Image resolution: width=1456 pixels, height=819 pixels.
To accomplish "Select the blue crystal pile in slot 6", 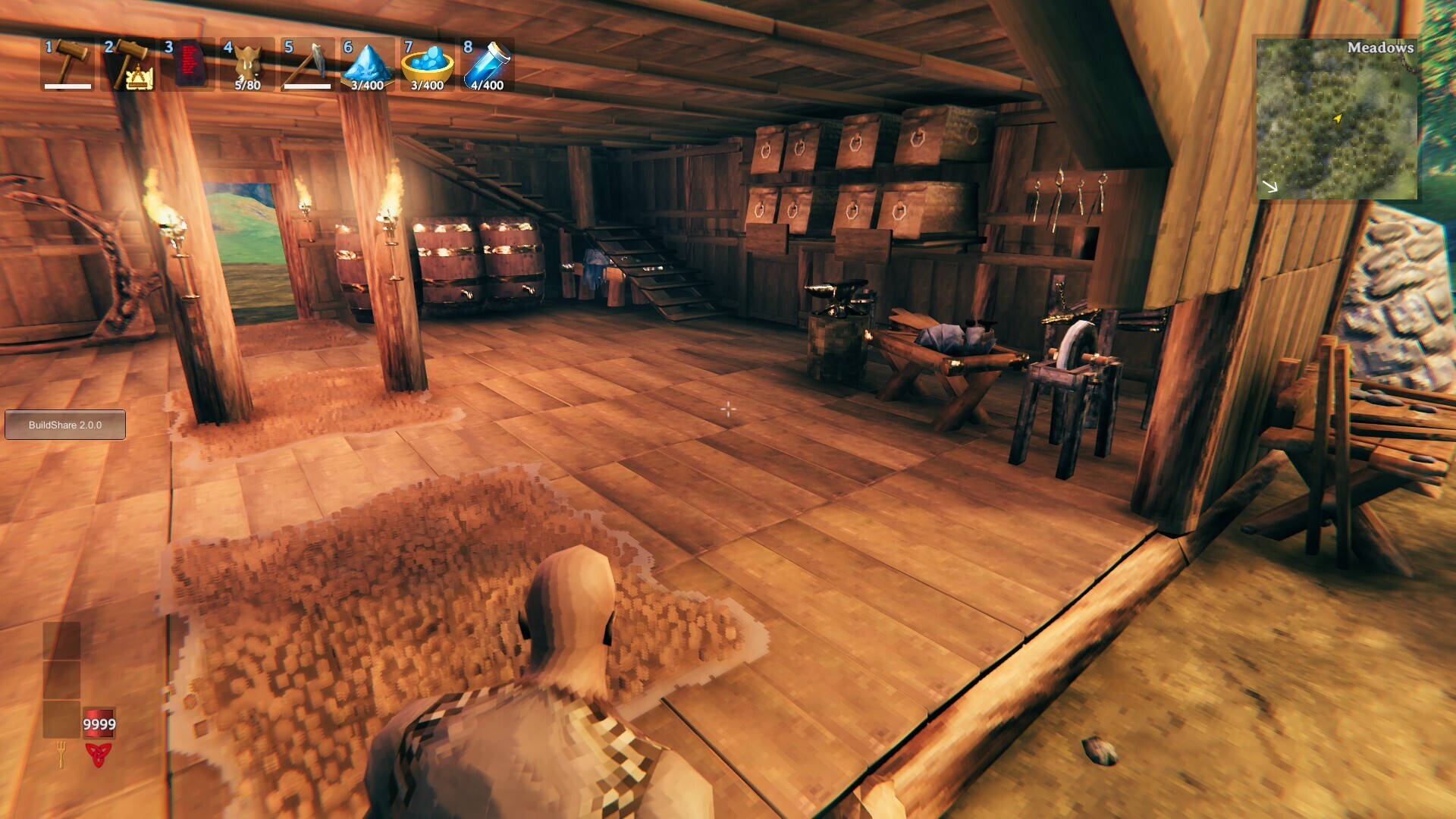I will click(366, 64).
